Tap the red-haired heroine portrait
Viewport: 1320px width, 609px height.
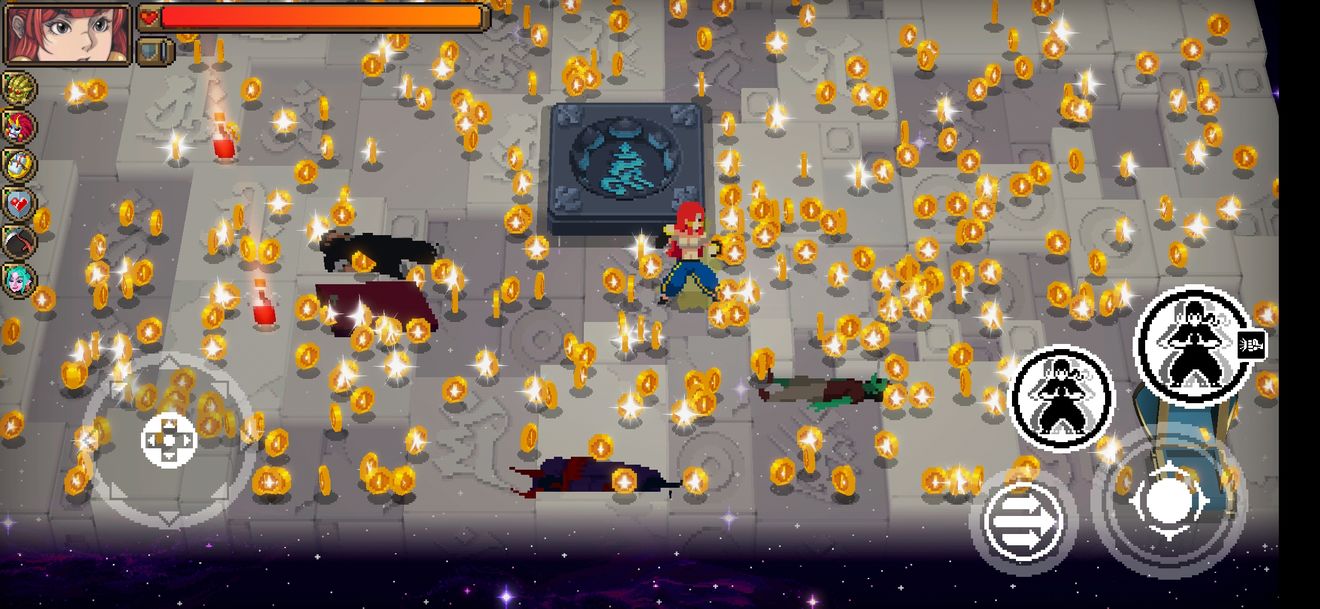[x=68, y=33]
